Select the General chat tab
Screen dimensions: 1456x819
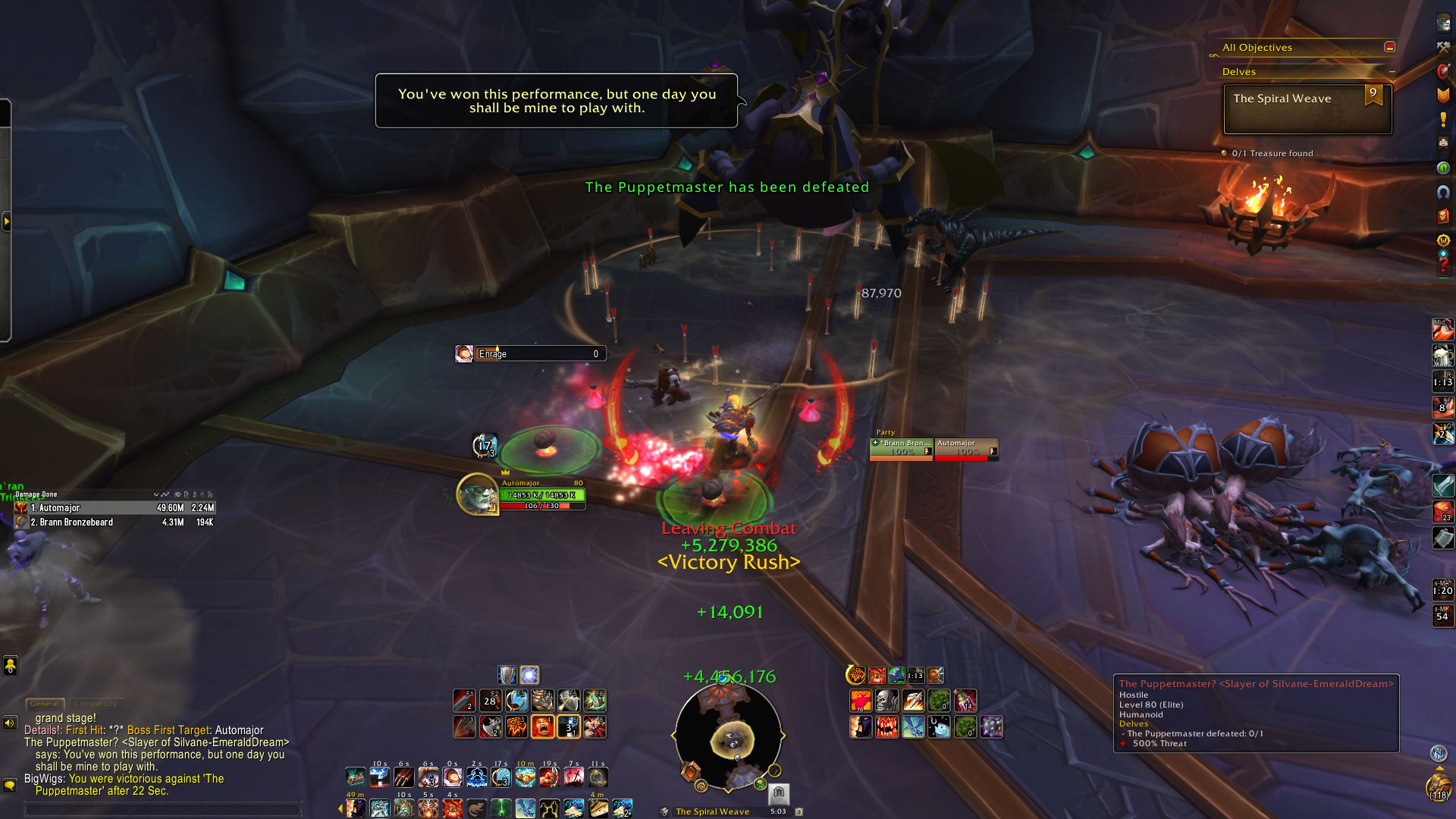click(45, 704)
